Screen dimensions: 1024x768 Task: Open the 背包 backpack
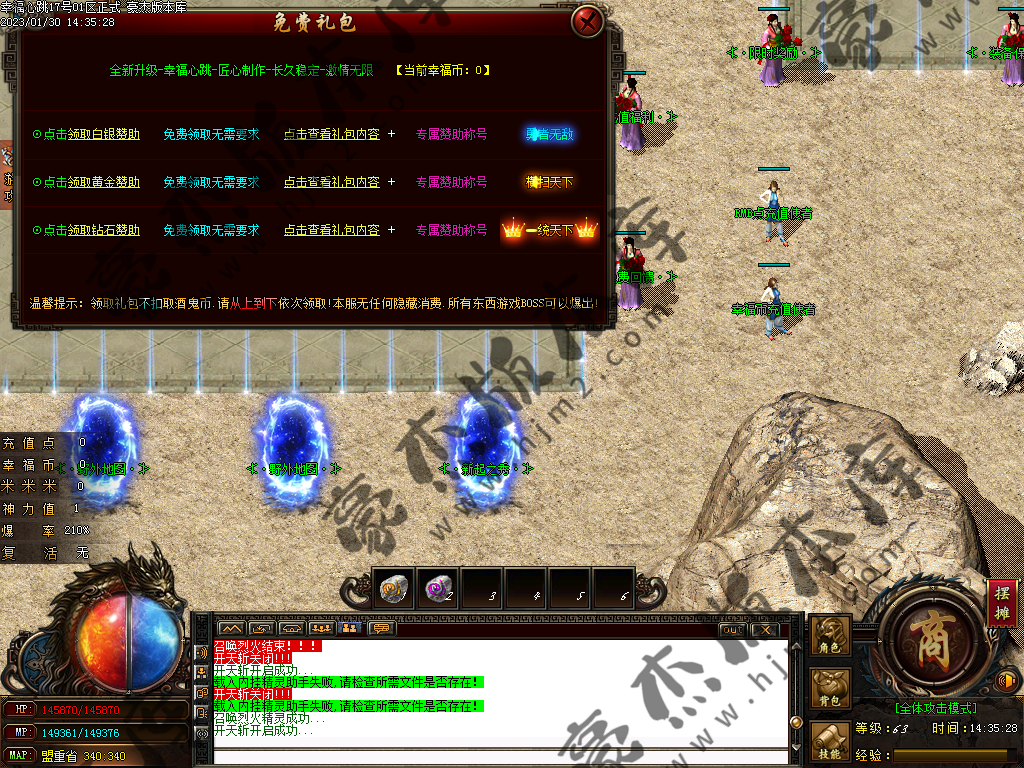click(x=830, y=690)
